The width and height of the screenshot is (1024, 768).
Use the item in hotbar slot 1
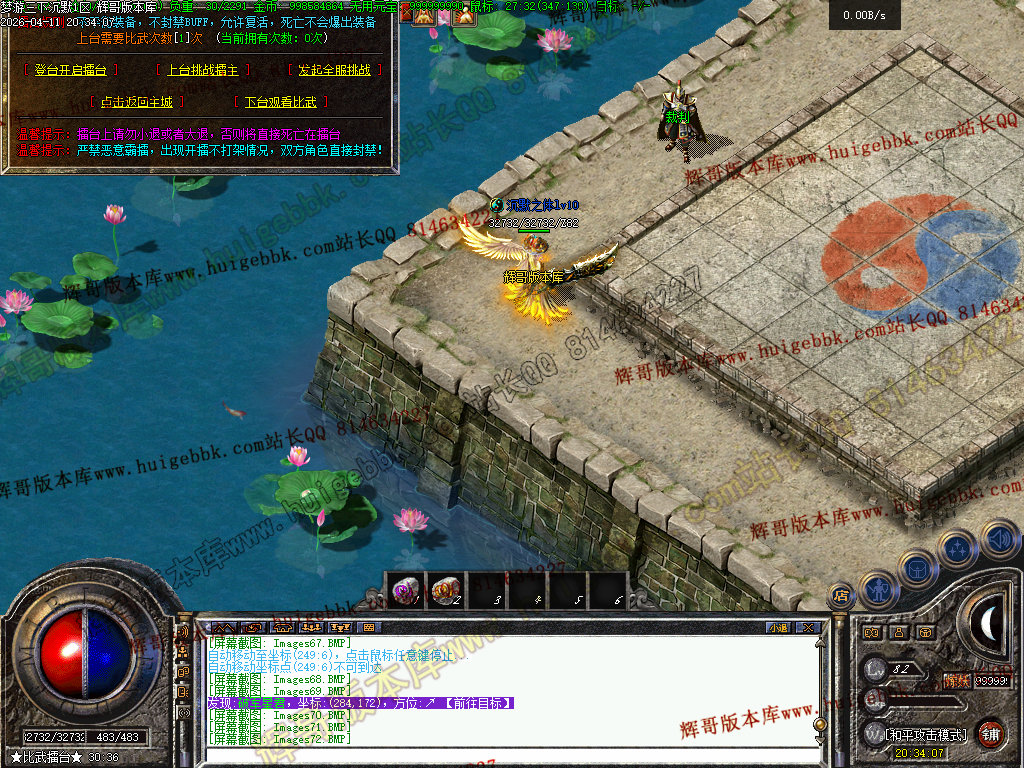pos(406,591)
